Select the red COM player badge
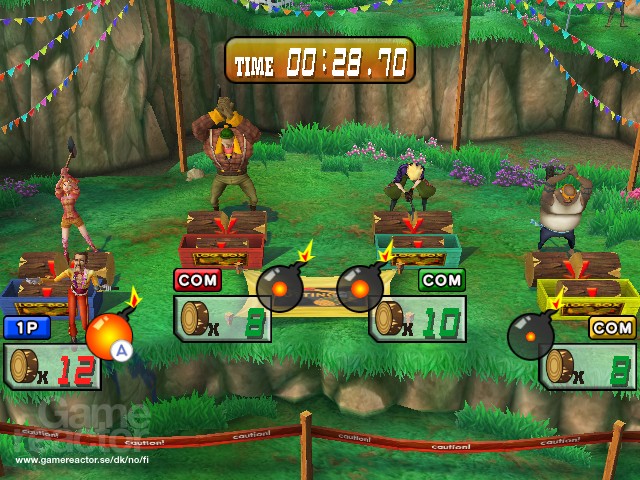Image resolution: width=640 pixels, height=480 pixels. pyautogui.click(x=197, y=280)
